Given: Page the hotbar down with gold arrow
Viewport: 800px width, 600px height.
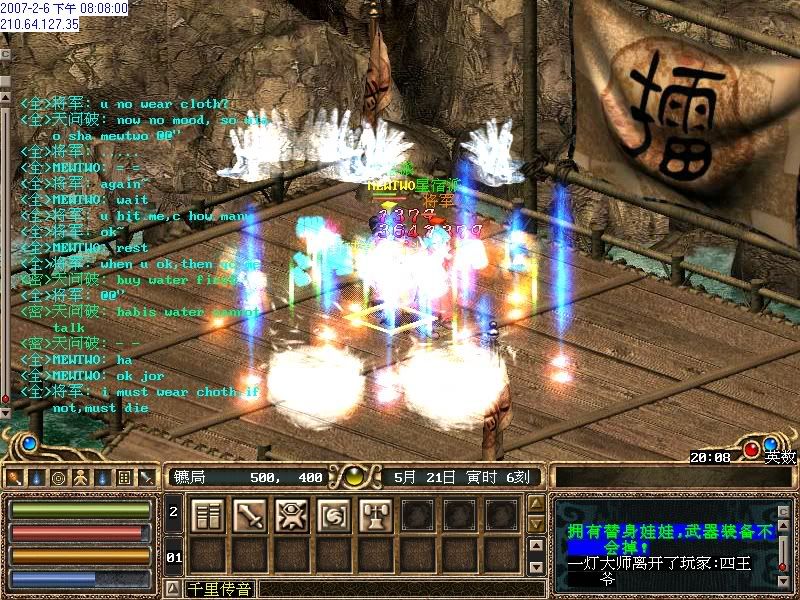Looking at the screenshot, I should pyautogui.click(x=536, y=526).
